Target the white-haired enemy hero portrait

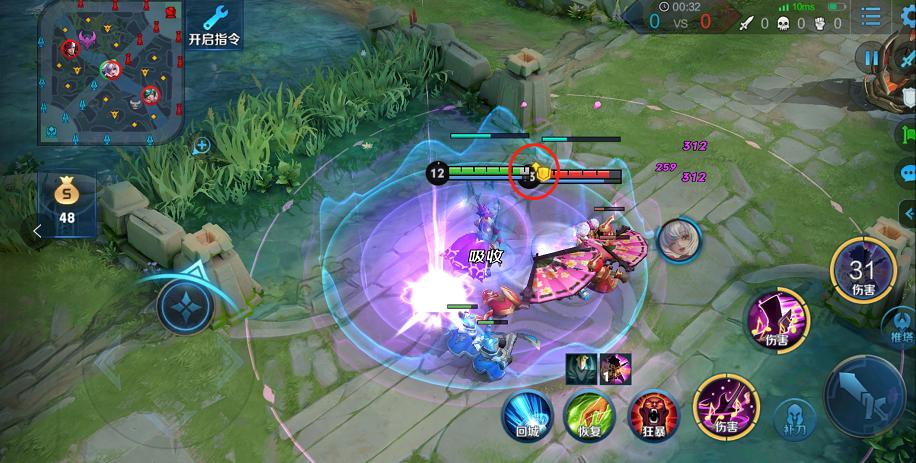coord(680,239)
